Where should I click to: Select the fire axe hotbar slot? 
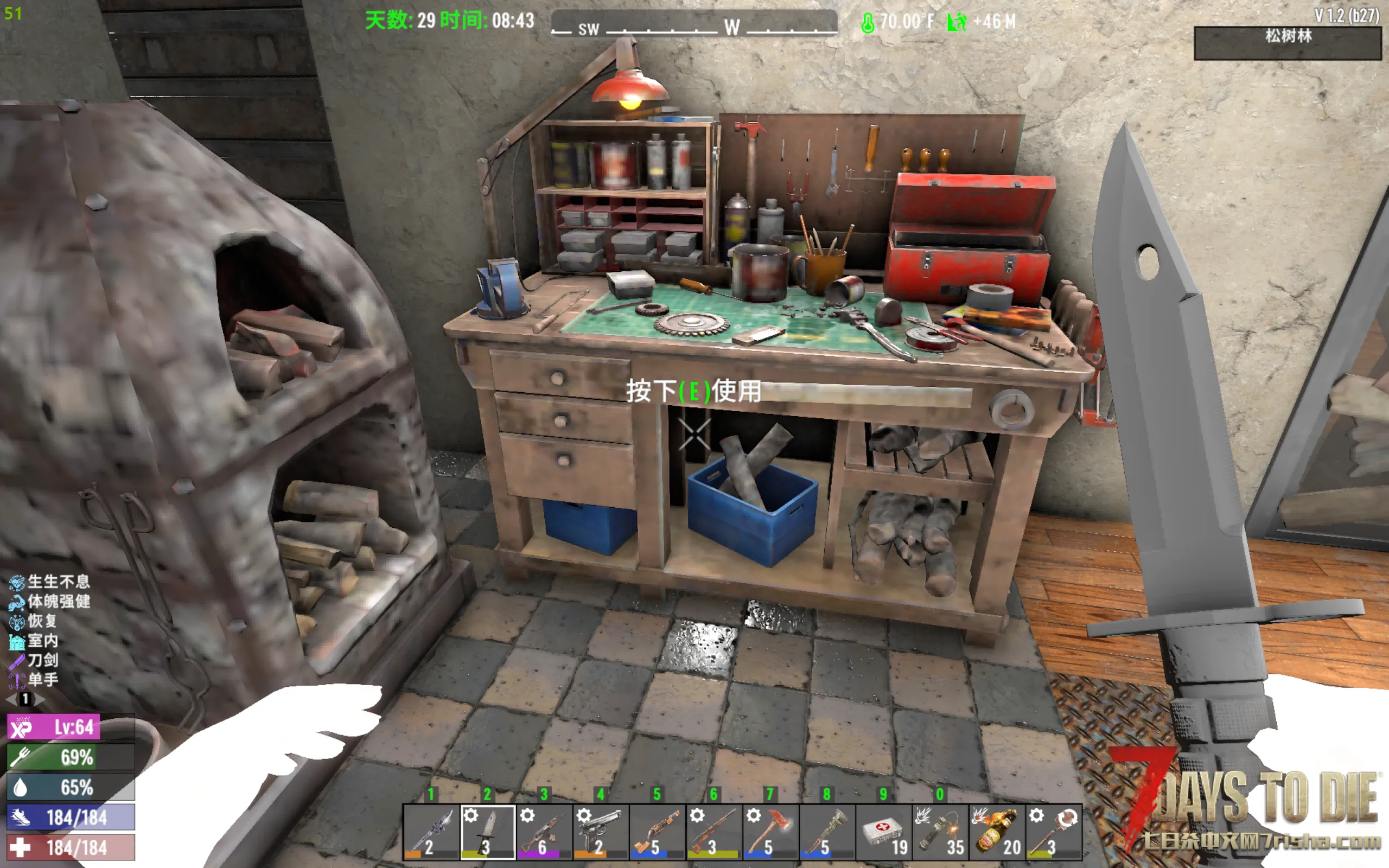[x=770, y=832]
